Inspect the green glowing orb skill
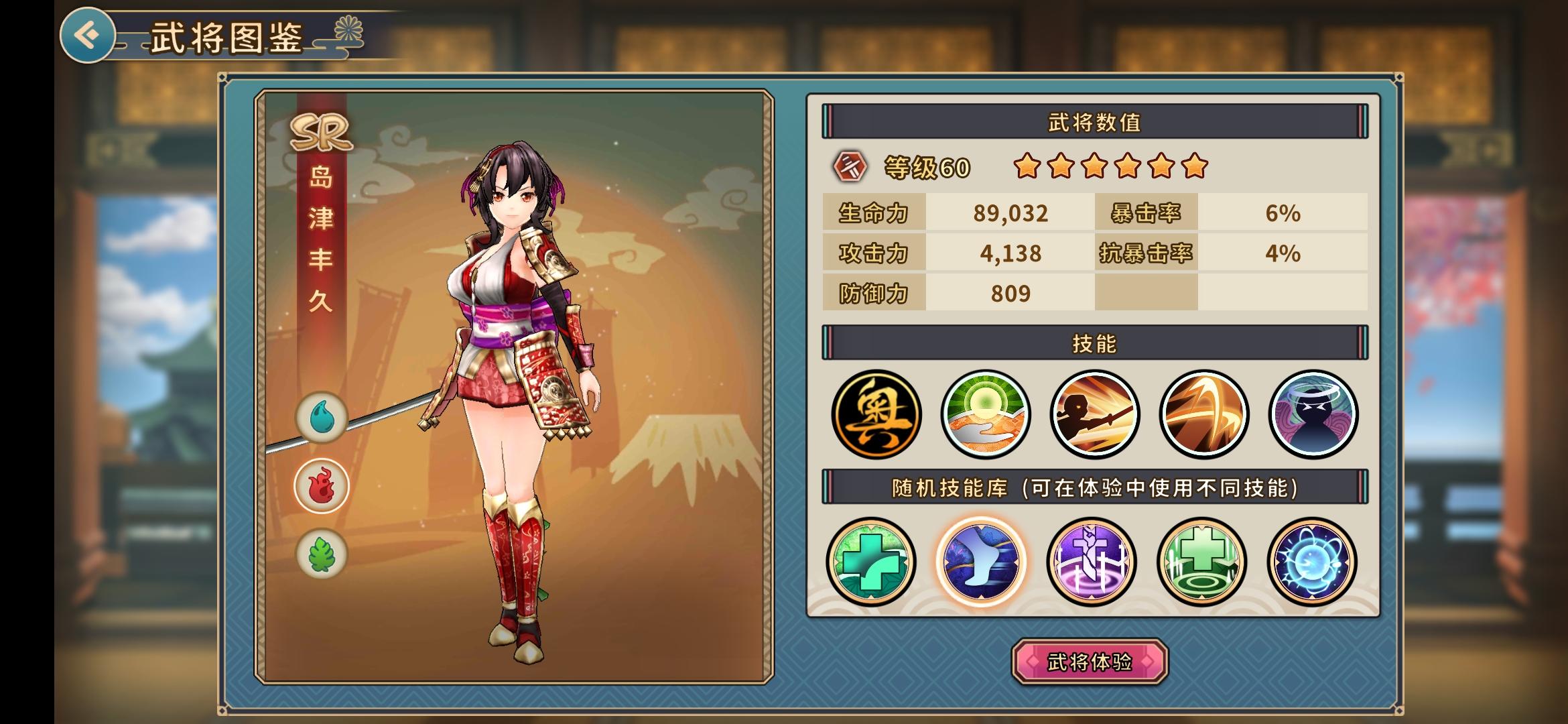This screenshot has height=724, width=1568. tap(985, 414)
